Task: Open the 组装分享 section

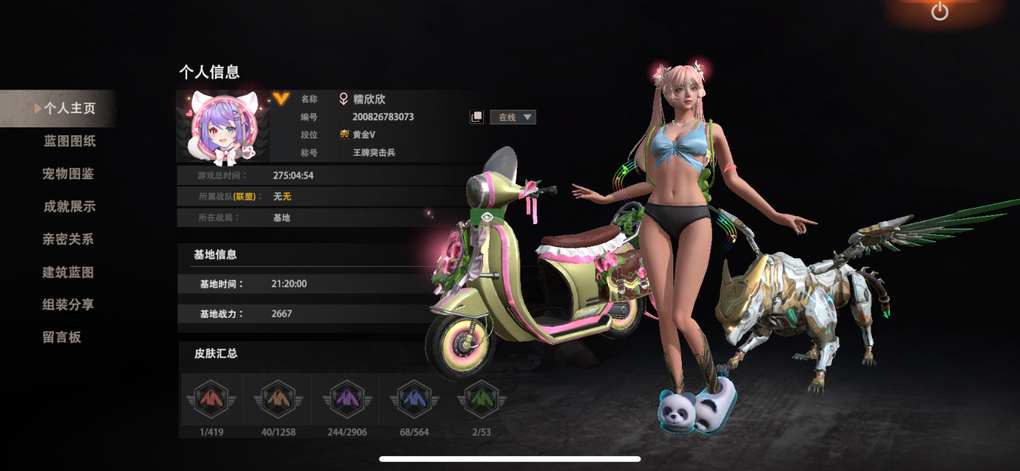Action: pyautogui.click(x=68, y=304)
